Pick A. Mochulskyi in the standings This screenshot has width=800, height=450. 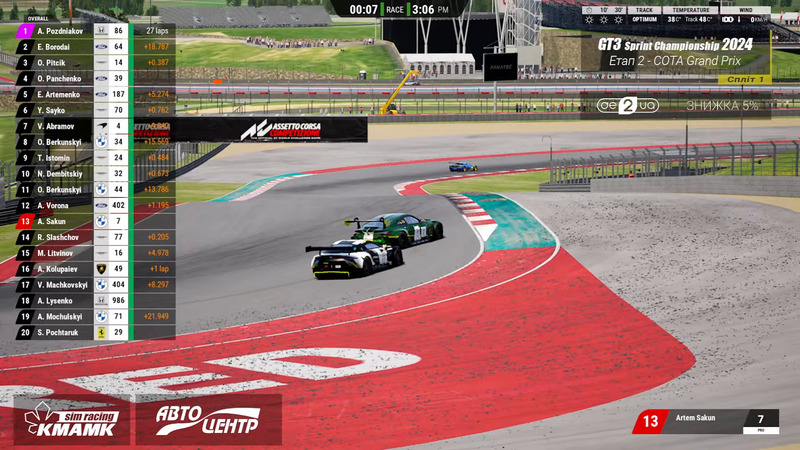62,316
